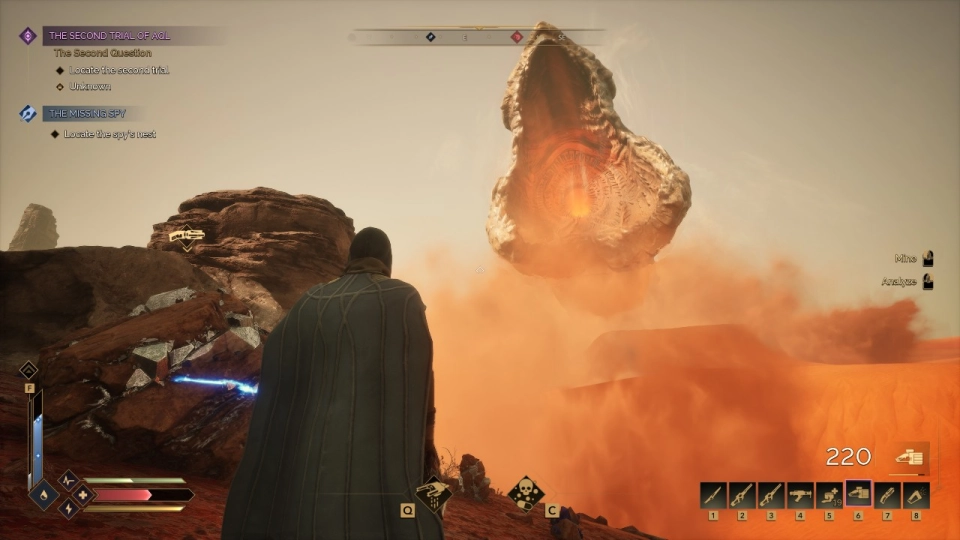960x540 pixels.
Task: Click the water droplet hydration icon
Action: click(45, 494)
